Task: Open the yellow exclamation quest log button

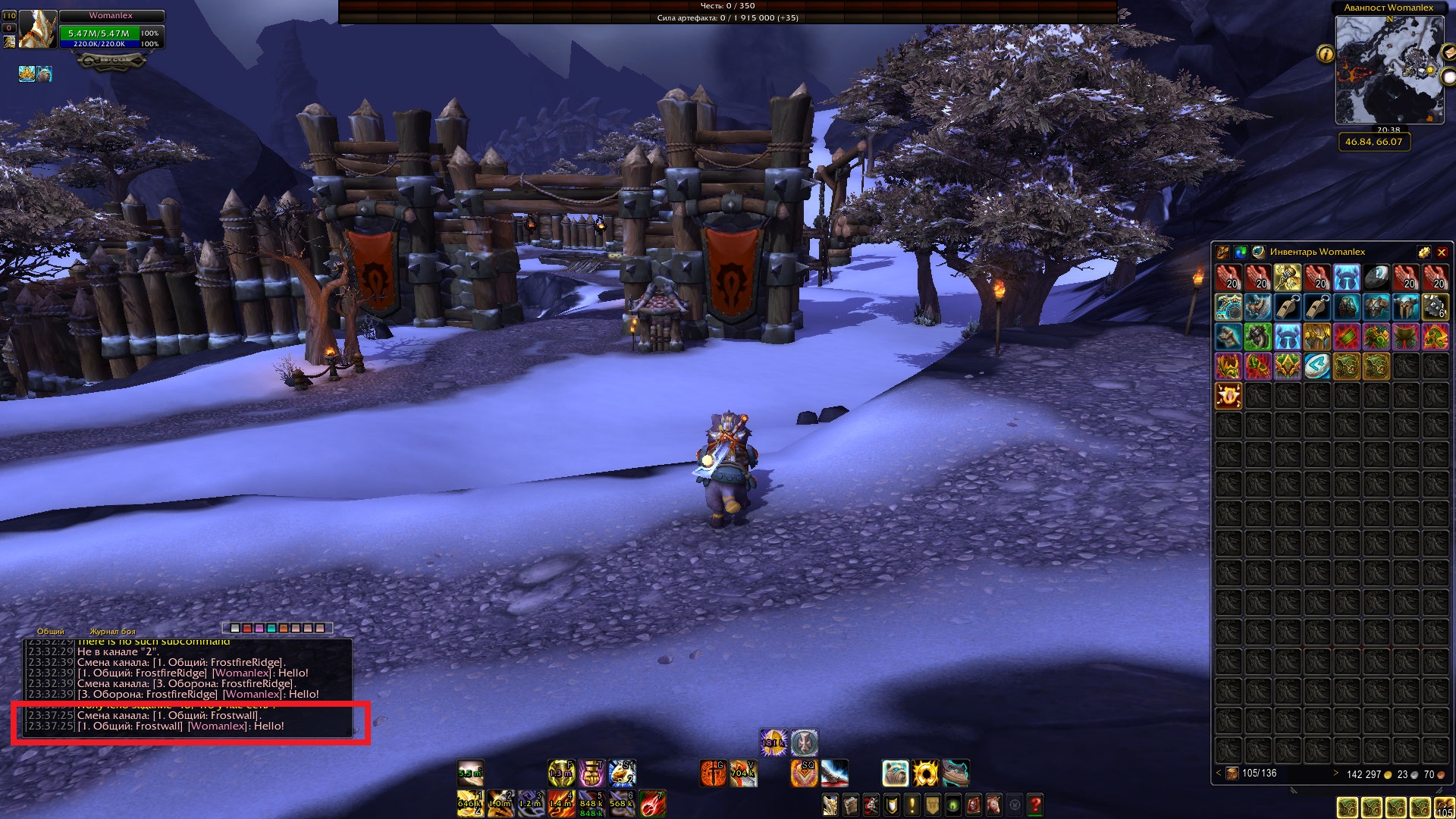Action: [x=912, y=804]
